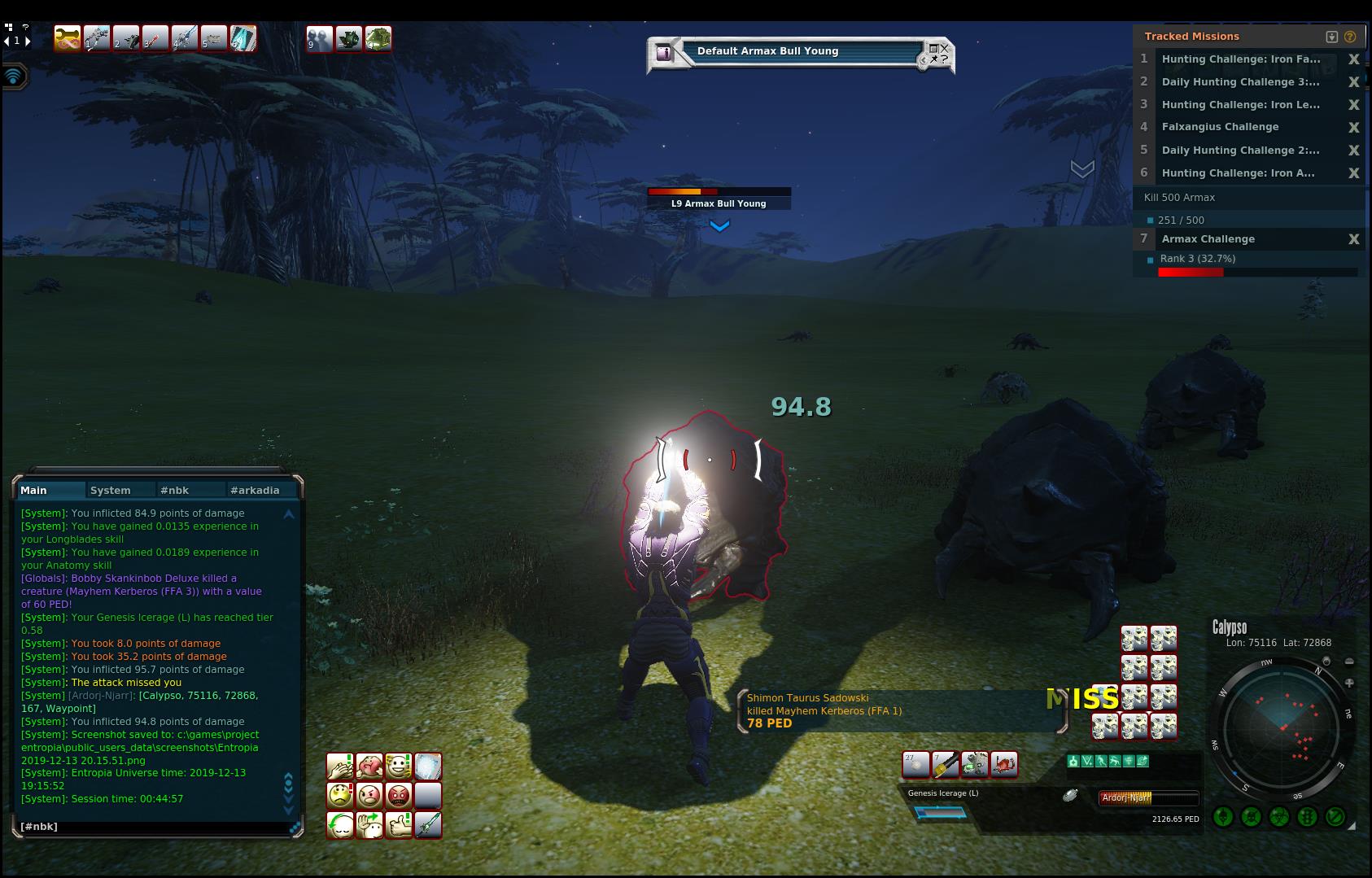Select the Armax Challenge mission entry

1208,239
